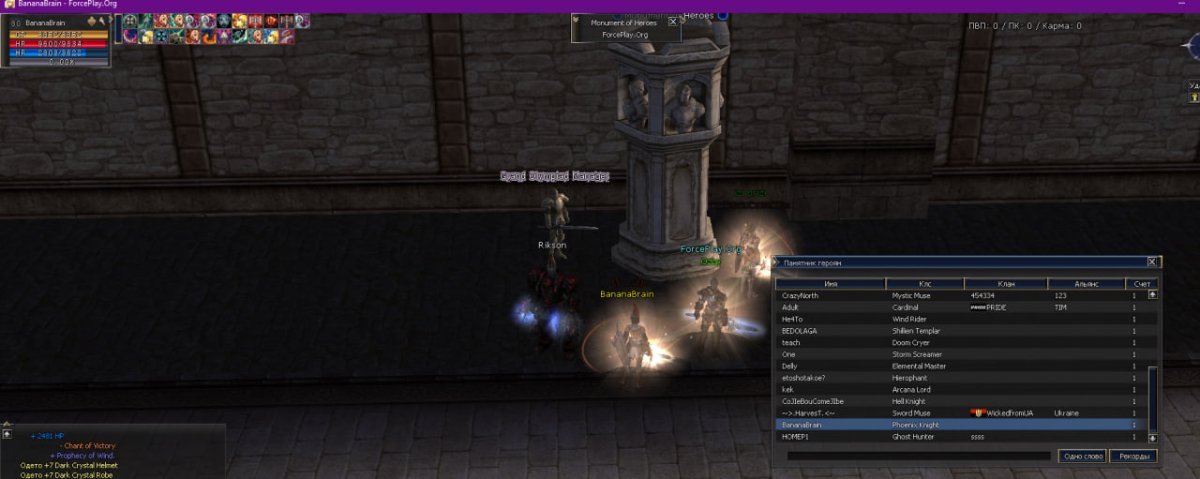Image resolution: width=1200 pixels, height=479 pixels.
Task: Click the hero list scrollbar down arrow
Action: tap(1152, 438)
